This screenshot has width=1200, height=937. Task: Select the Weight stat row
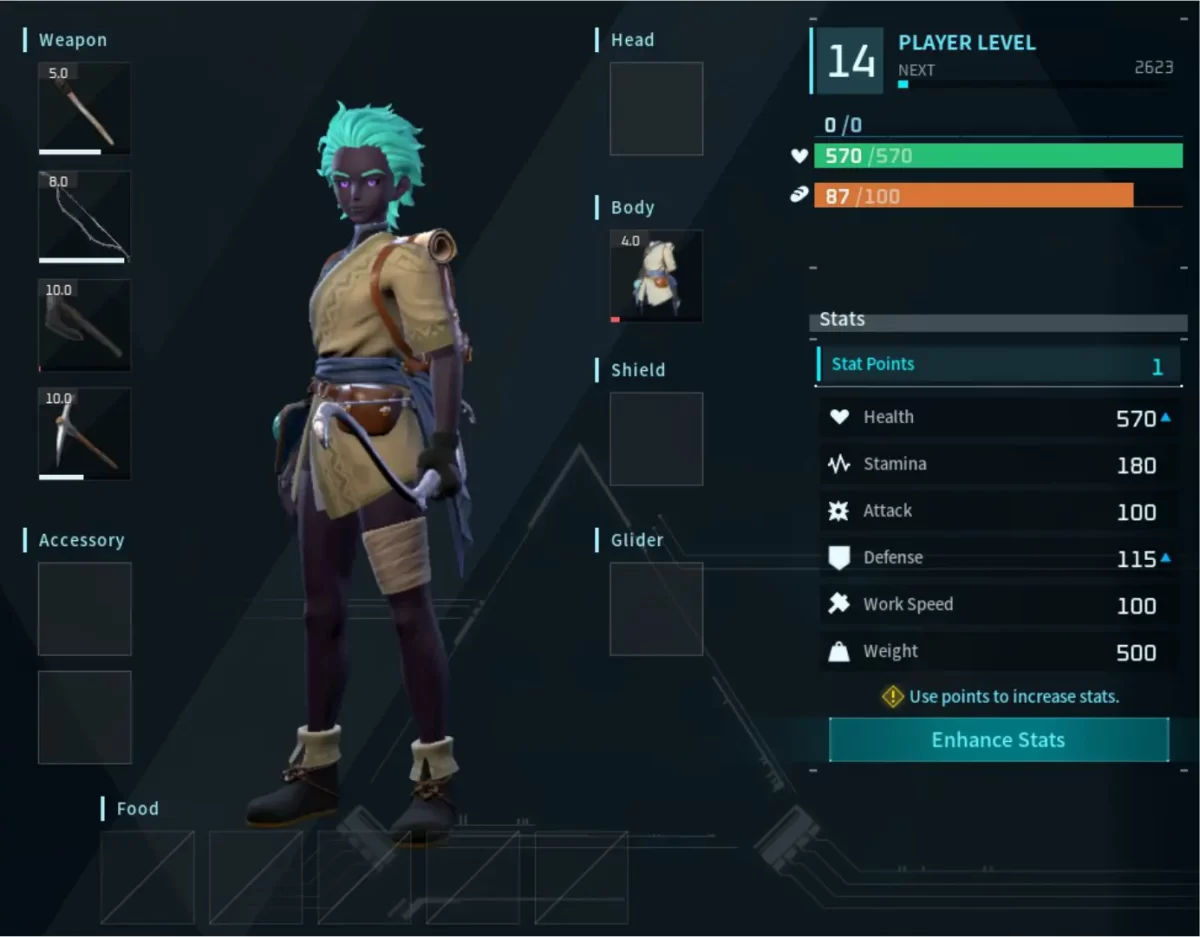pyautogui.click(x=998, y=652)
